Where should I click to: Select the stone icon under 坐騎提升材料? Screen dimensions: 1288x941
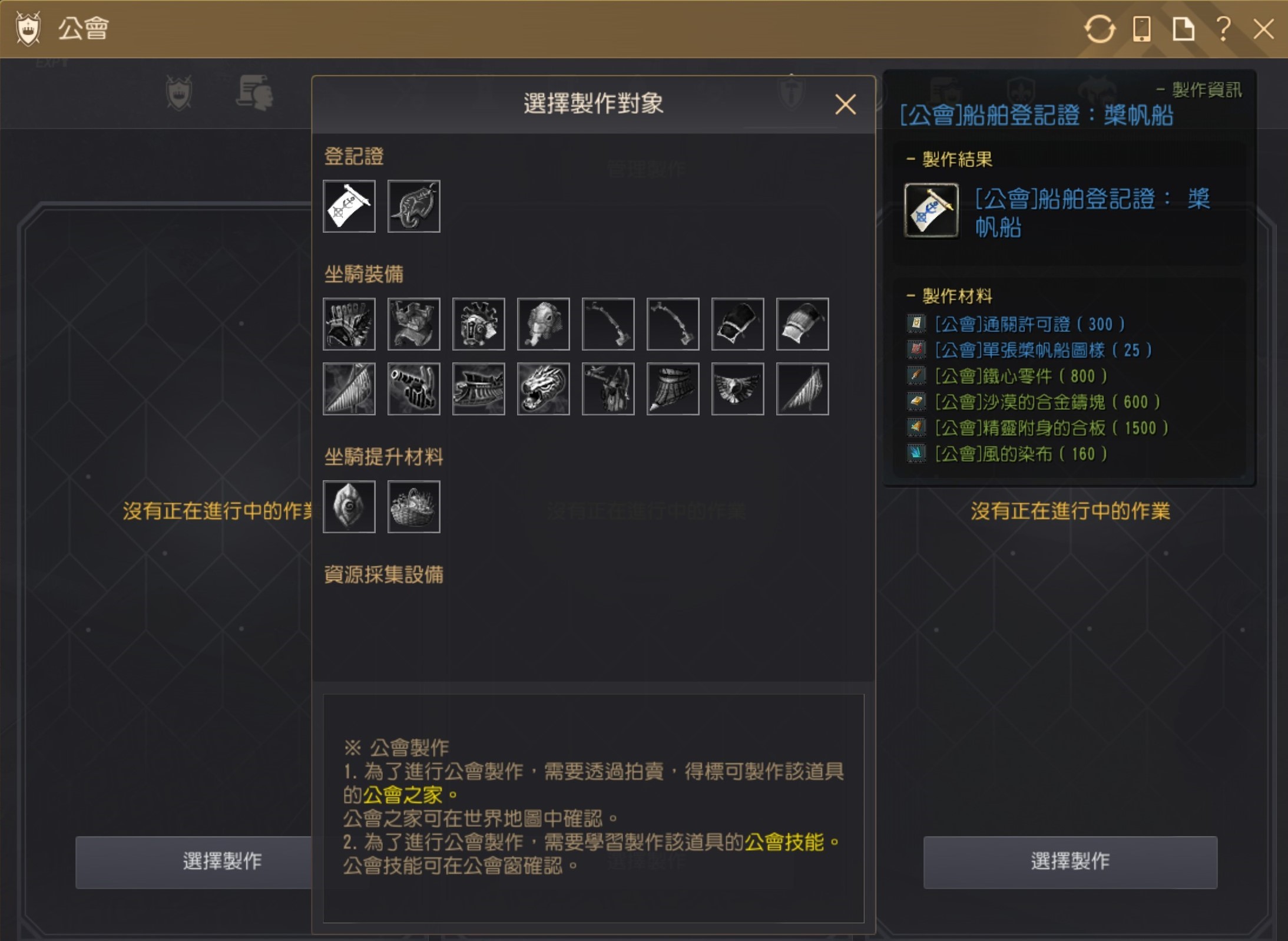(x=349, y=506)
